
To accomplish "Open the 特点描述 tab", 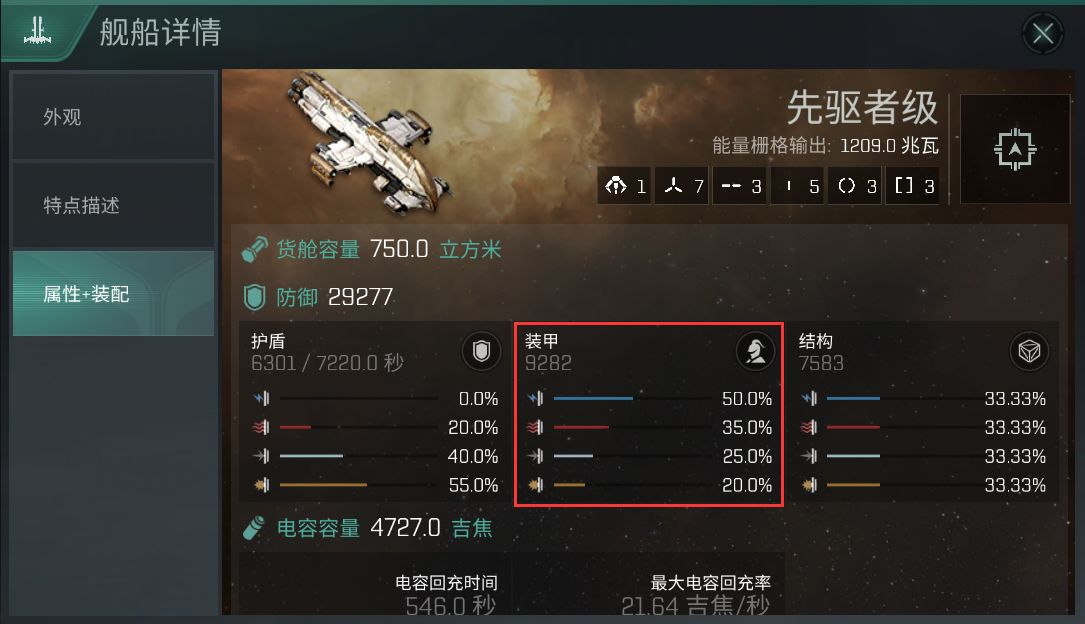I will pos(113,205).
